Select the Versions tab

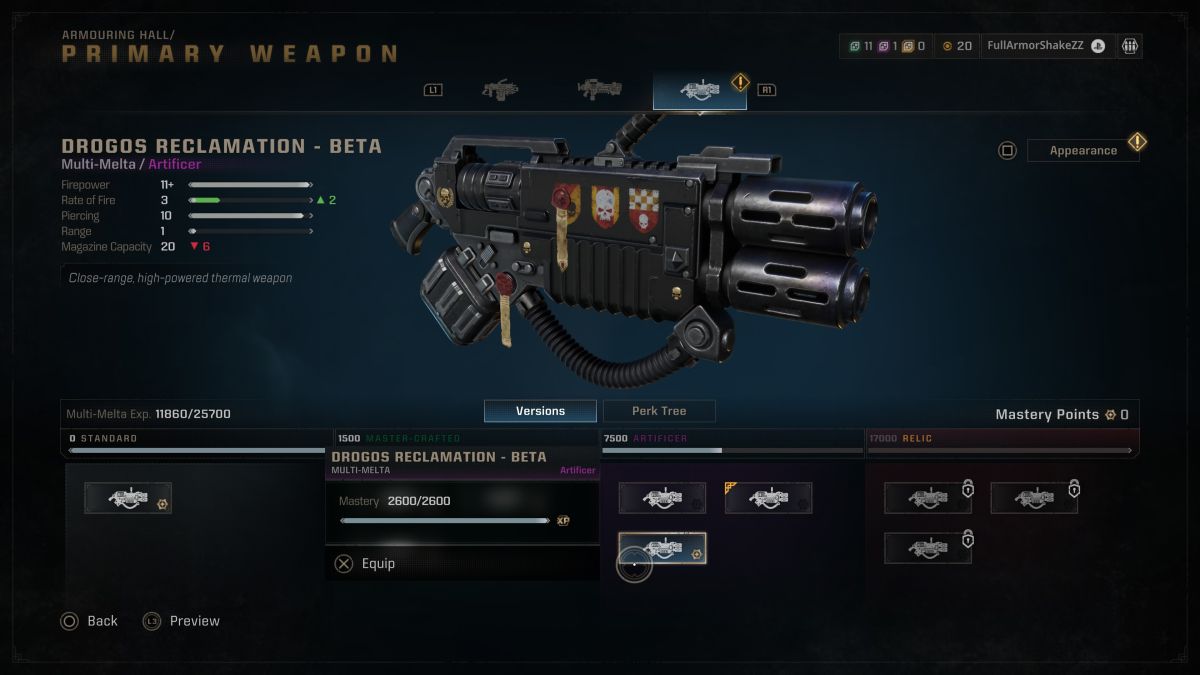(x=540, y=411)
